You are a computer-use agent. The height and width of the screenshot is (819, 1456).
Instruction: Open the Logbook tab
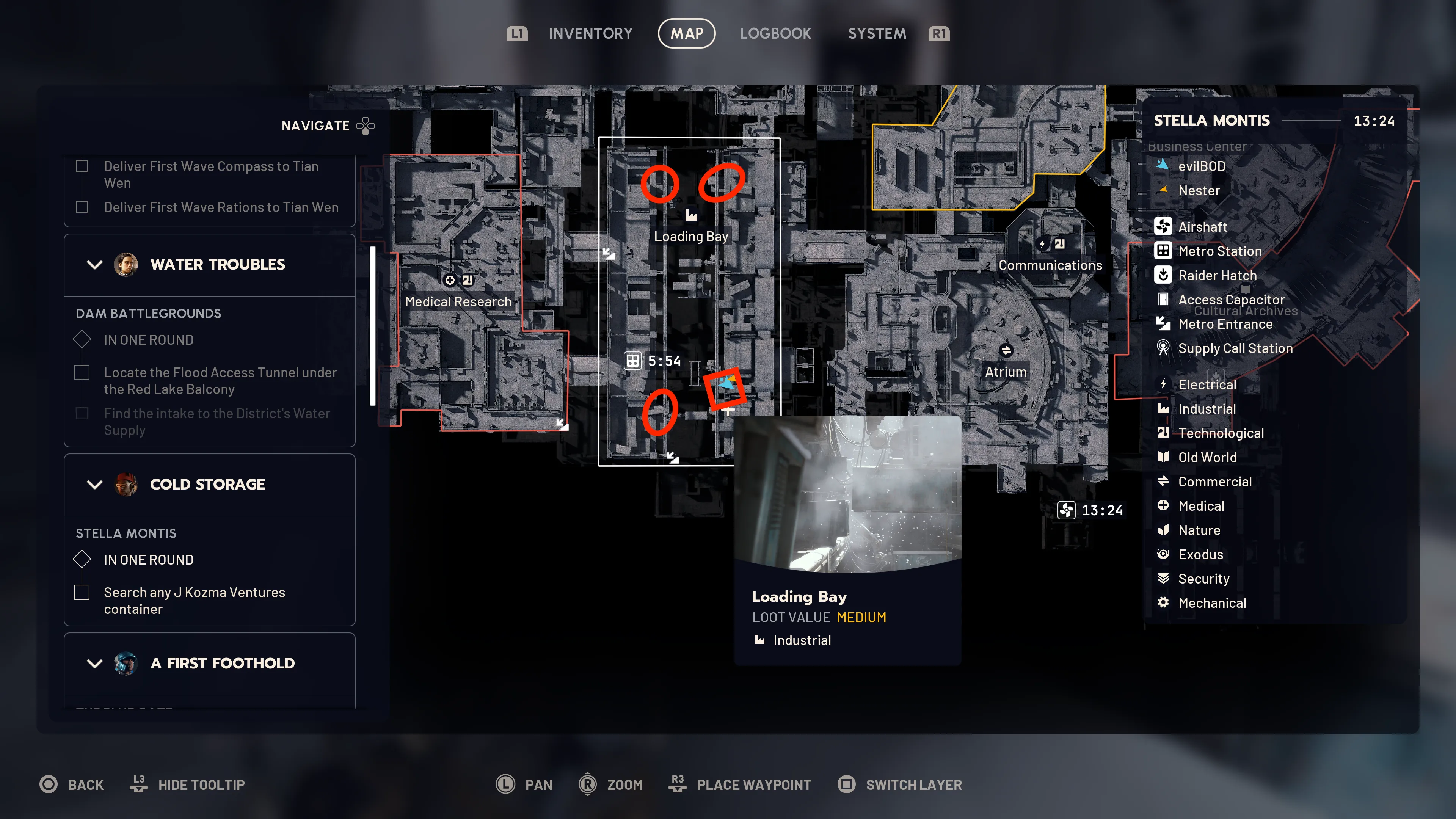tap(775, 33)
